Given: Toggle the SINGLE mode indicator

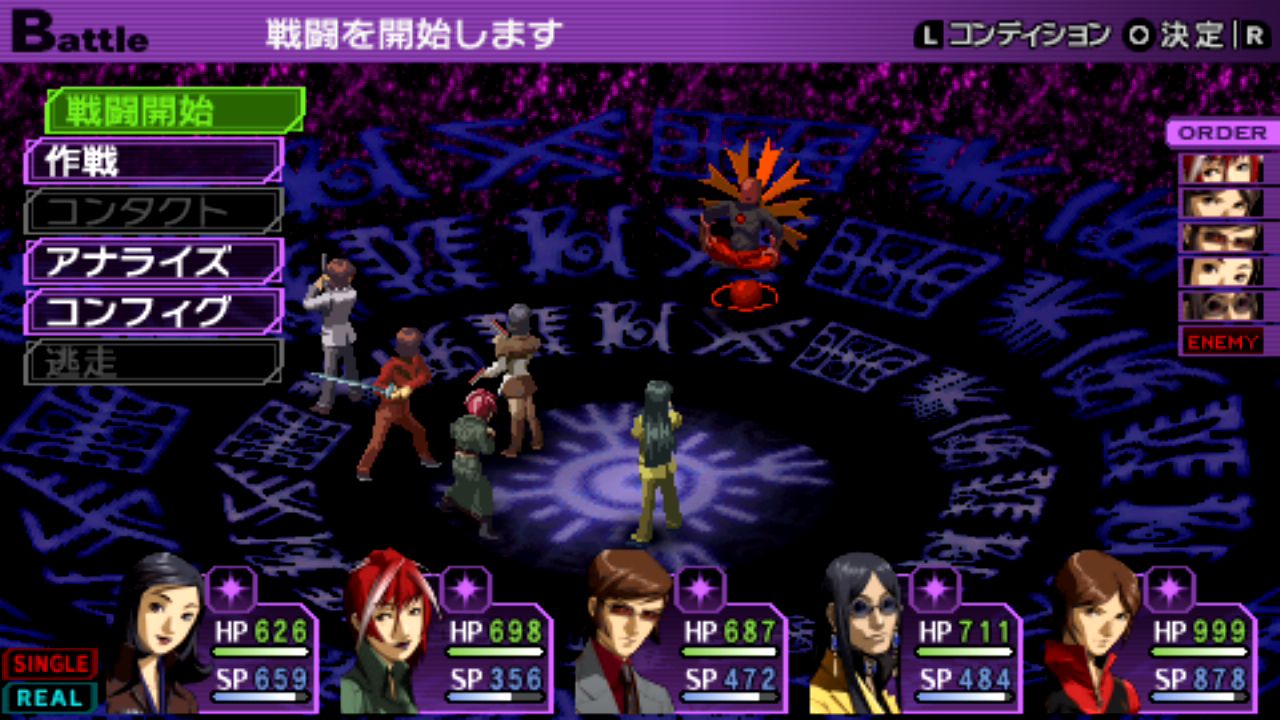Looking at the screenshot, I should (x=50, y=663).
